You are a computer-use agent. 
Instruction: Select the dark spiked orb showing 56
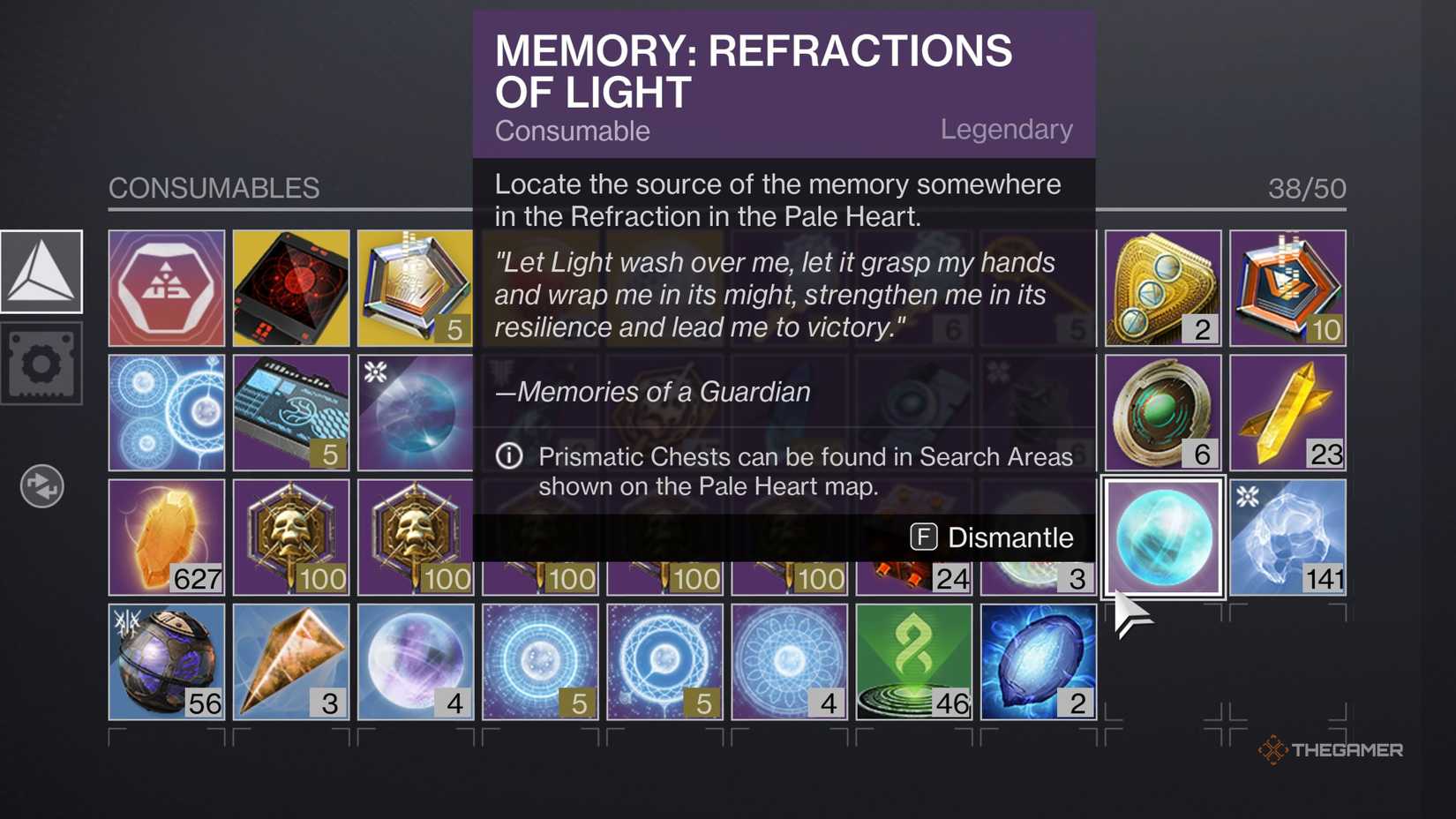(166, 661)
